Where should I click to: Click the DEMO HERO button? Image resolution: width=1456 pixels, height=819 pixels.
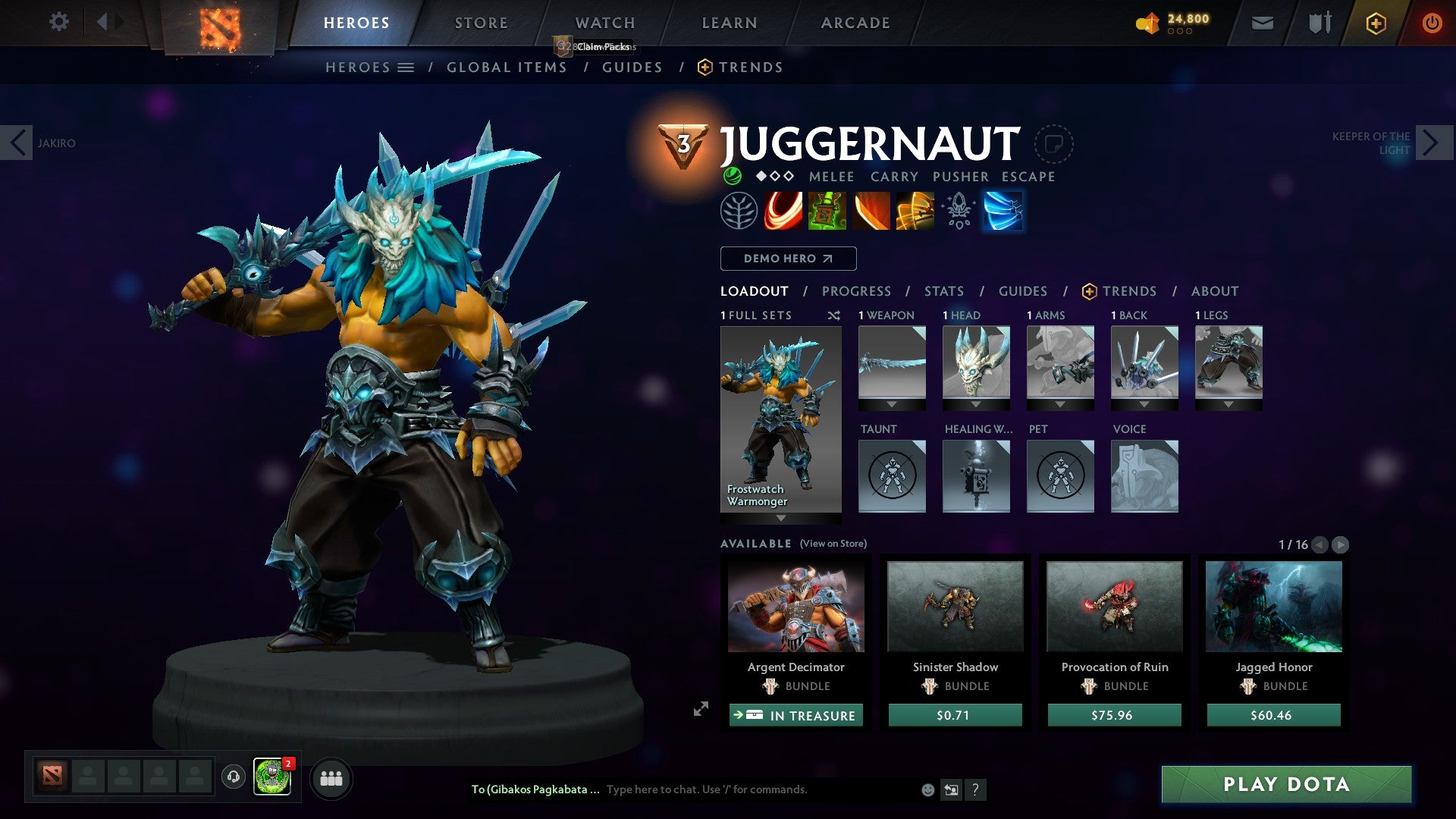[x=787, y=259]
